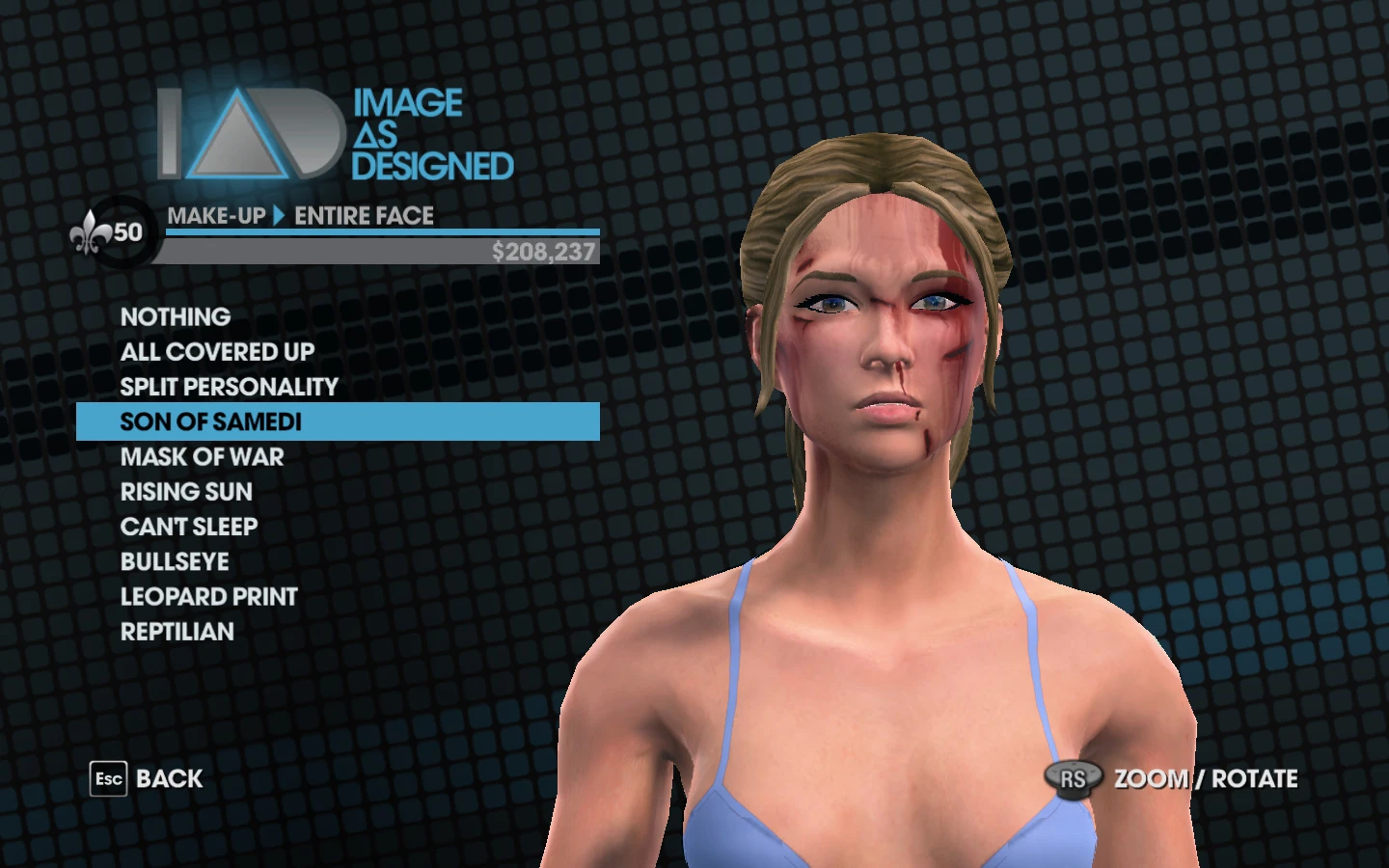Image resolution: width=1389 pixels, height=868 pixels.
Task: Select the Reptilian face style
Action: click(177, 632)
